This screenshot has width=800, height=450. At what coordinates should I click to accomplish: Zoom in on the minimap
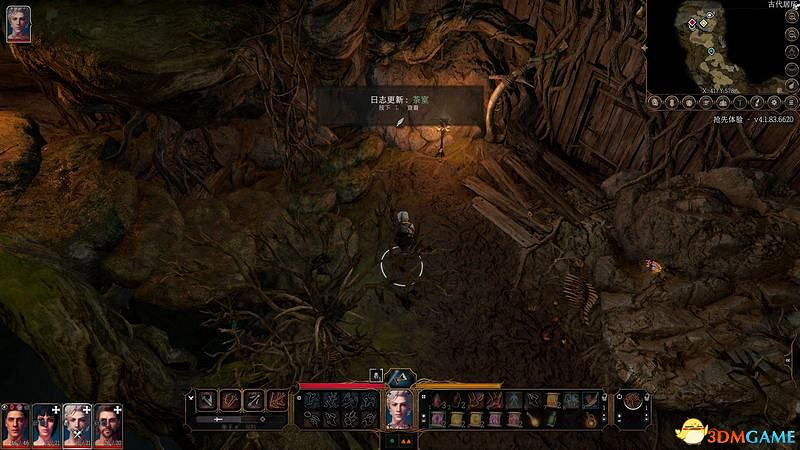click(x=791, y=16)
